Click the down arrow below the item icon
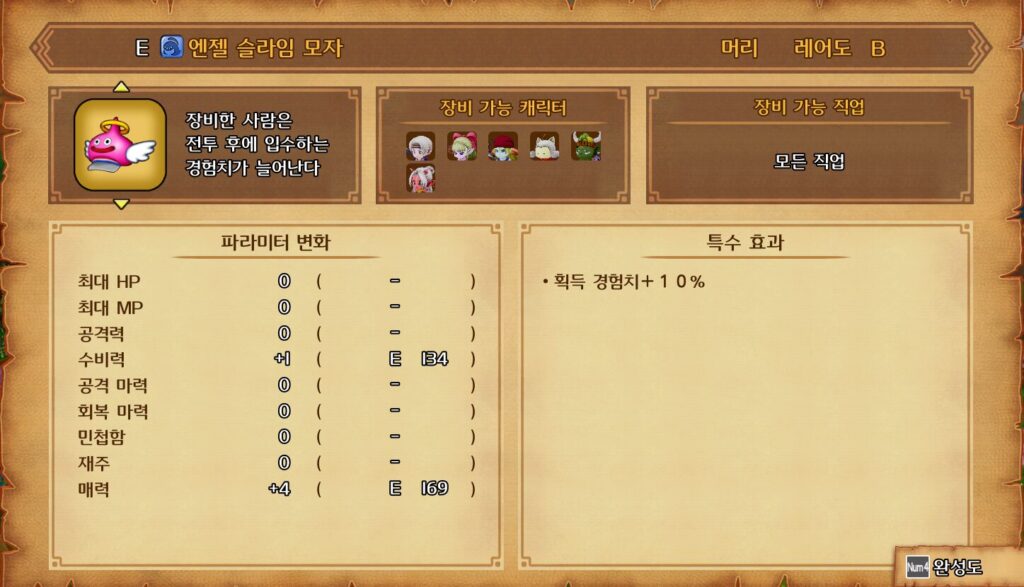1024x587 pixels. [121, 204]
